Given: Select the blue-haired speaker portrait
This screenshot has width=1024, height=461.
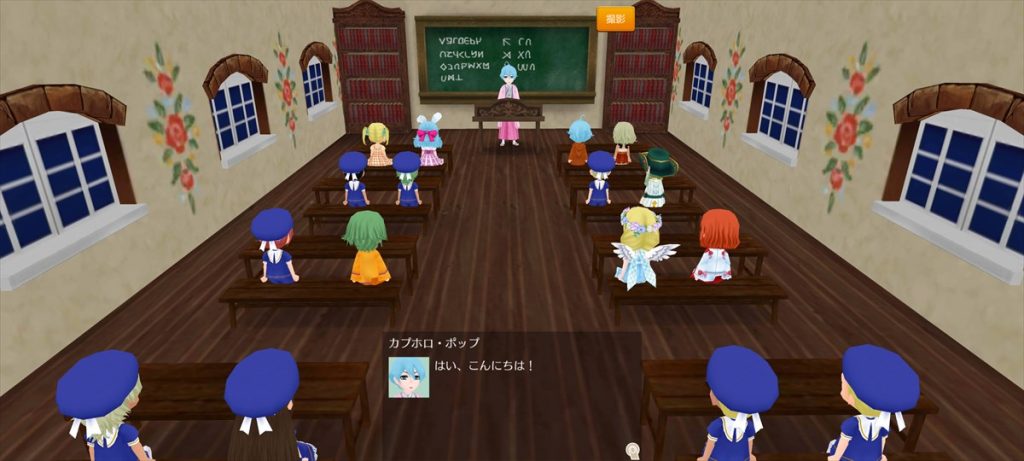Looking at the screenshot, I should pos(408,377).
